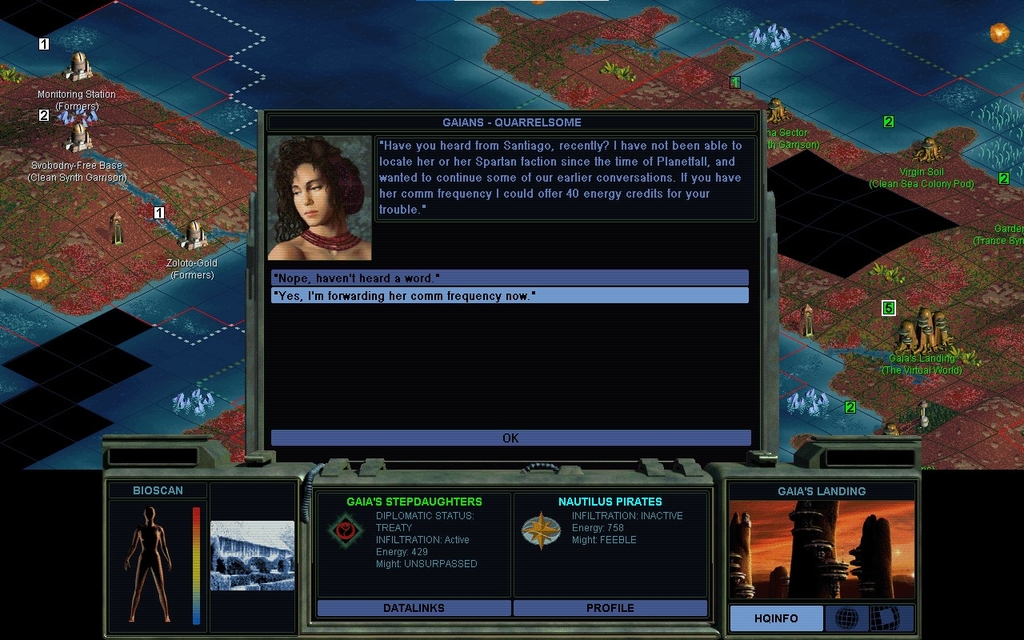This screenshot has width=1024, height=640.
Task: Confirm the dialogue with OK
Action: [x=510, y=438]
